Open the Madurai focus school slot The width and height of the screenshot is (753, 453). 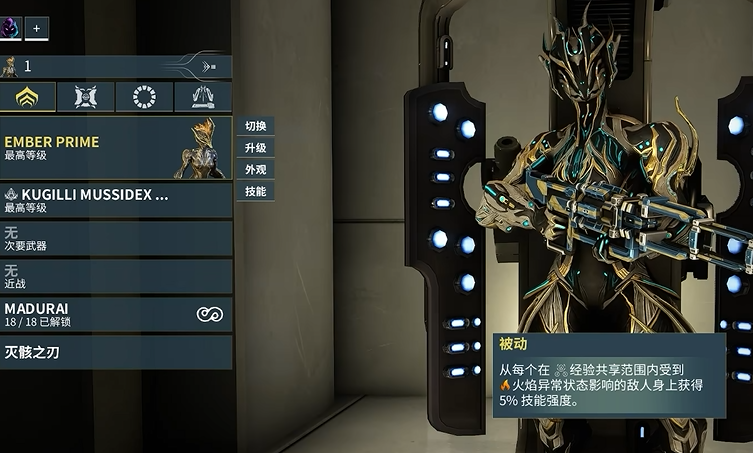tap(115, 314)
